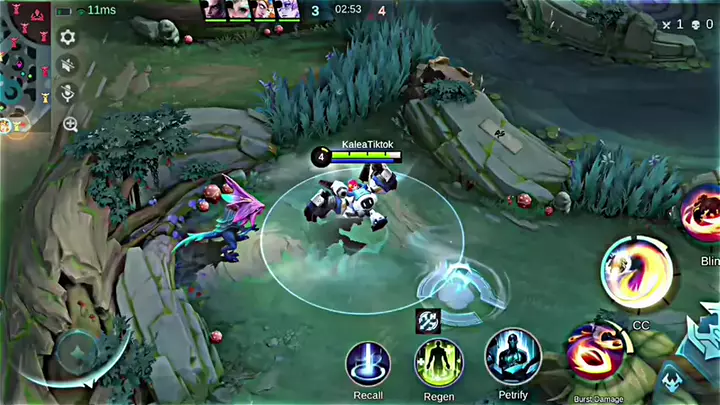
Task: Activate the Recall spell
Action: click(x=368, y=362)
